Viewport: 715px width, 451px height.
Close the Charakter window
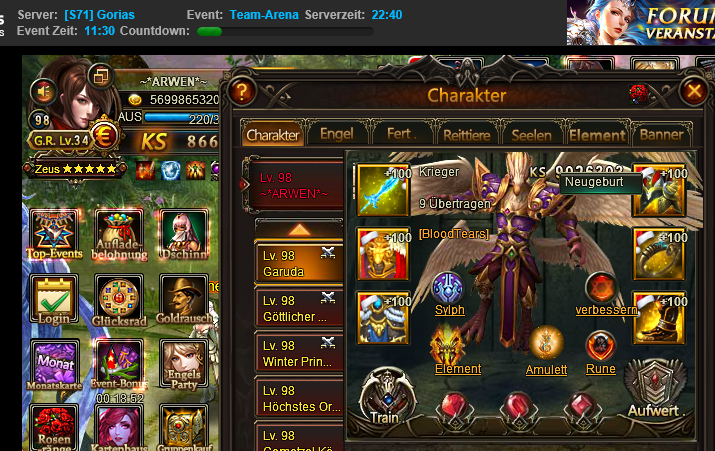click(693, 92)
